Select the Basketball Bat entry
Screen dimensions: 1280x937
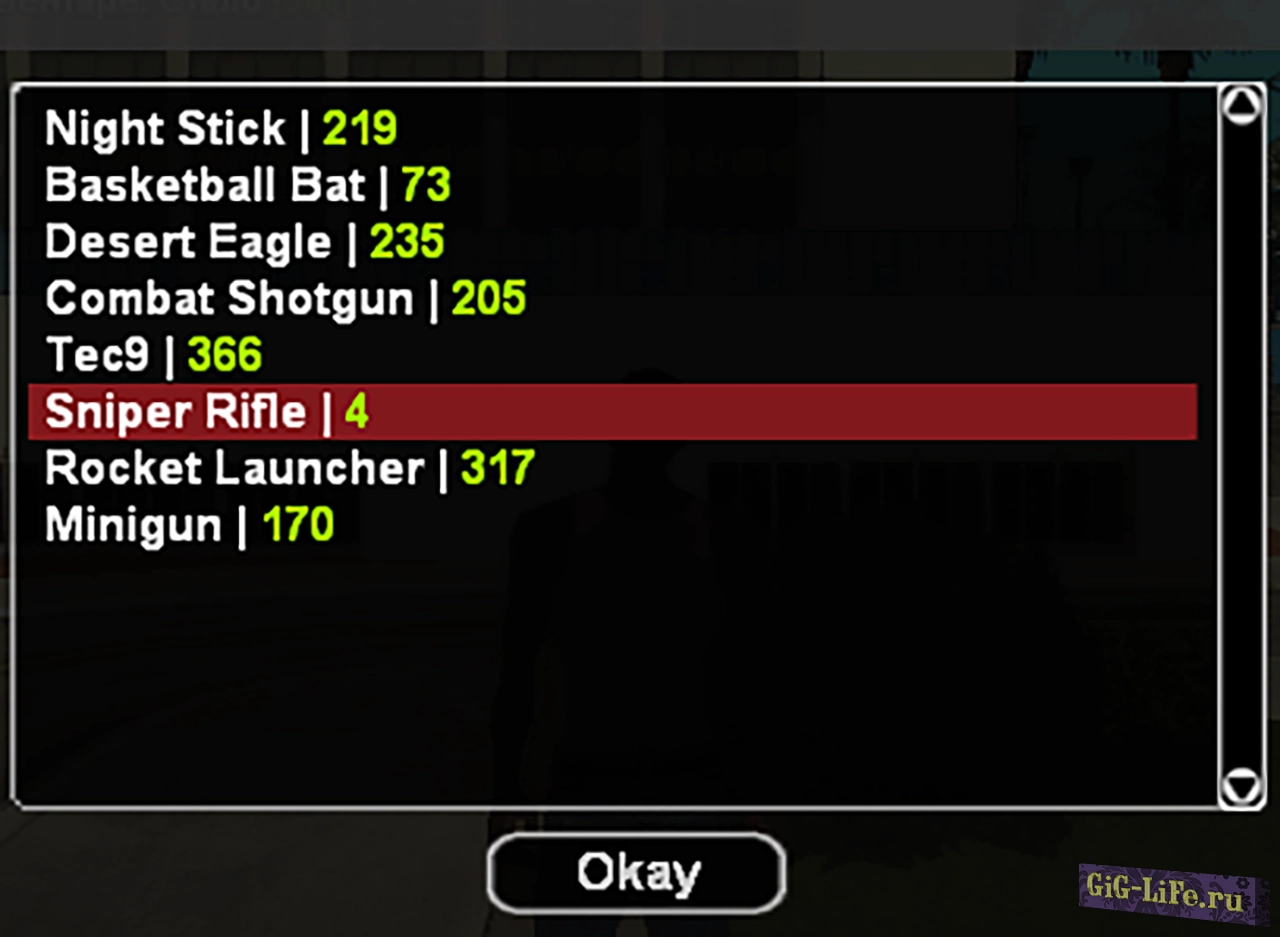pos(205,185)
